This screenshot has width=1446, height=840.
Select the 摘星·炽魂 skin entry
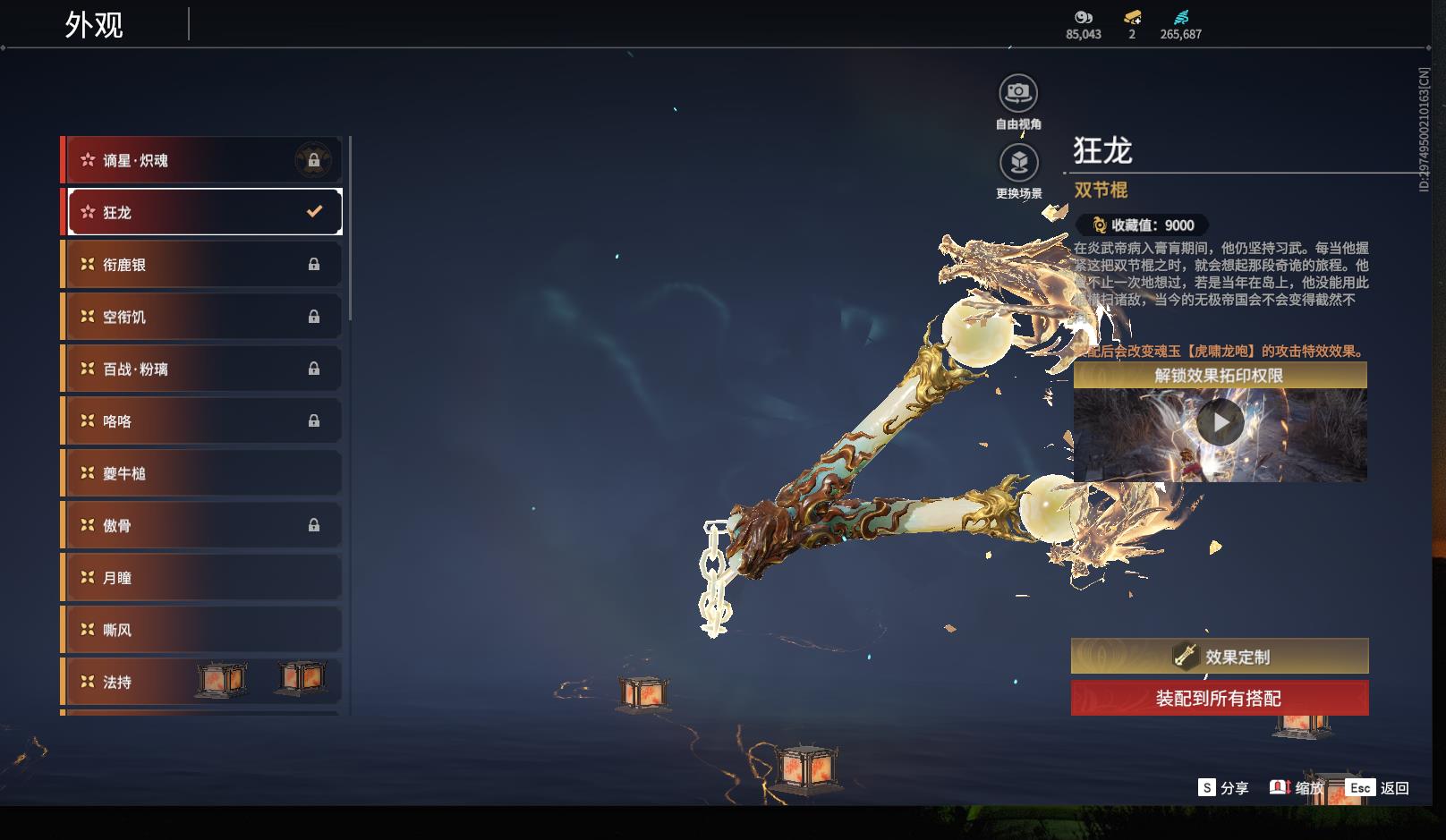[x=201, y=160]
